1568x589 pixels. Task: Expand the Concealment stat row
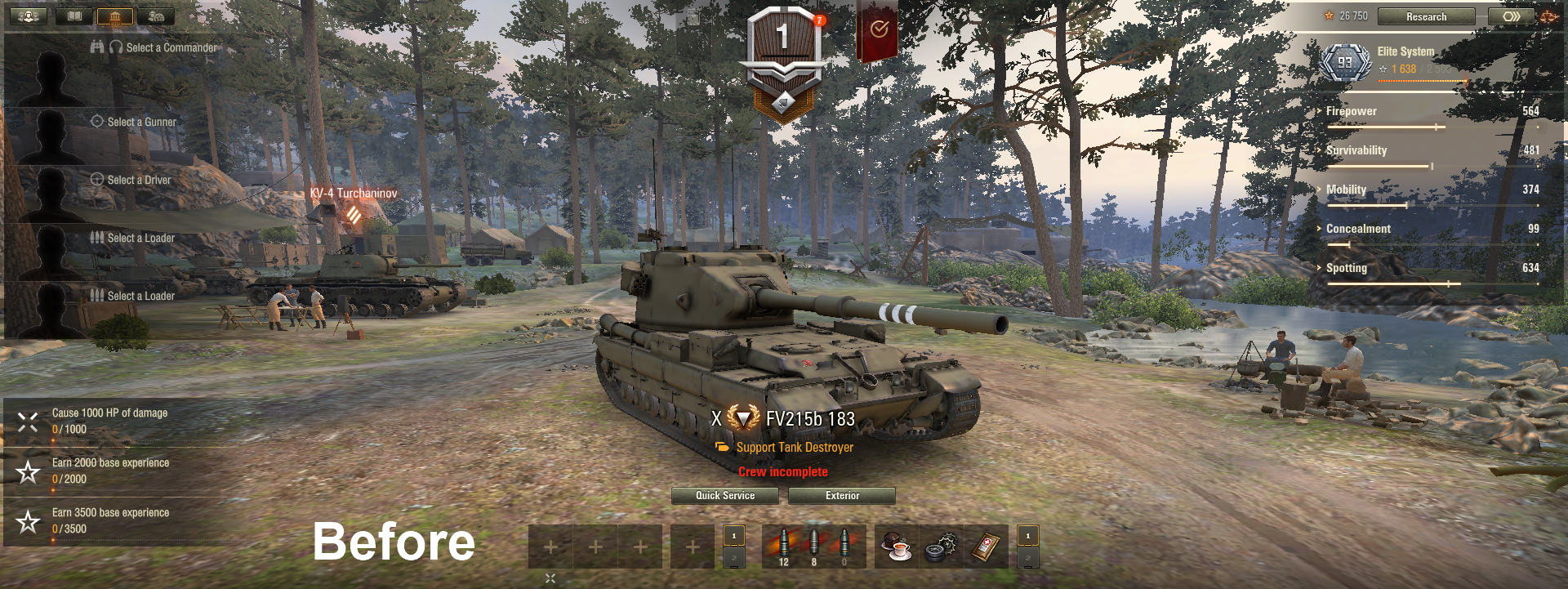tap(1357, 229)
